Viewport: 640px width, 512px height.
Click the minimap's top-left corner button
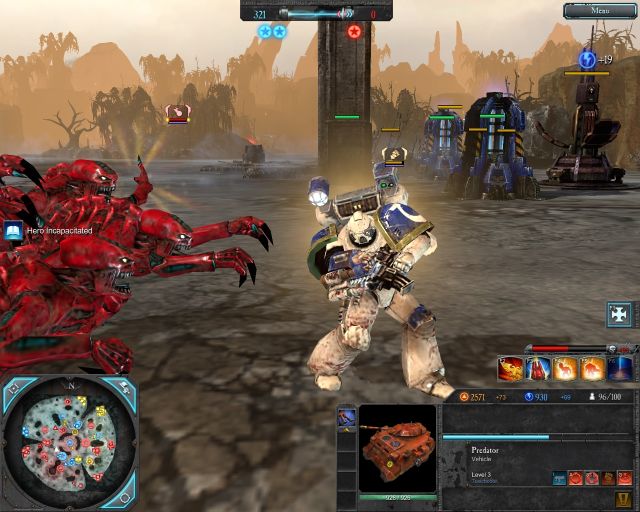click(x=14, y=386)
